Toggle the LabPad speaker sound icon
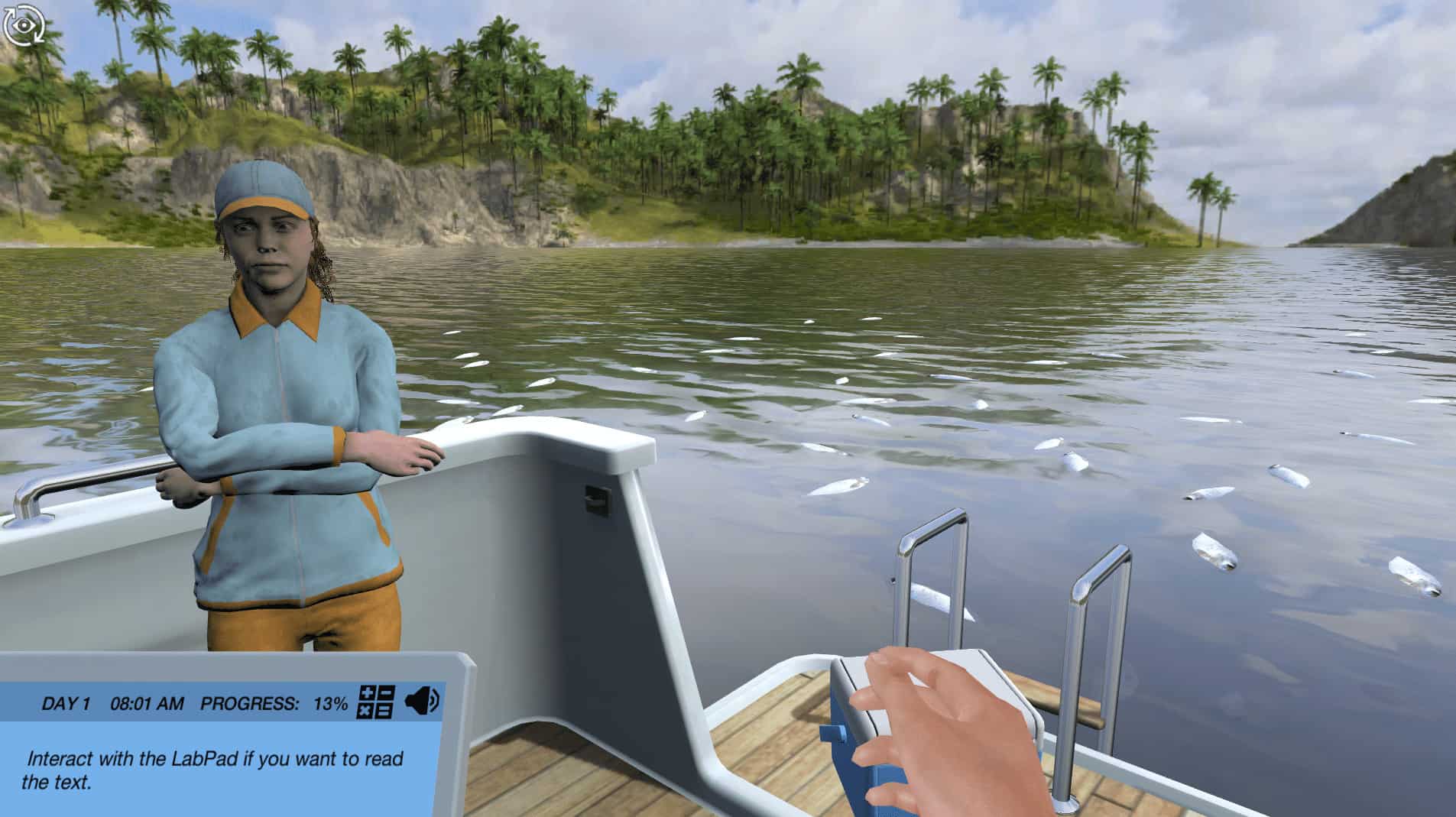 pyautogui.click(x=421, y=701)
